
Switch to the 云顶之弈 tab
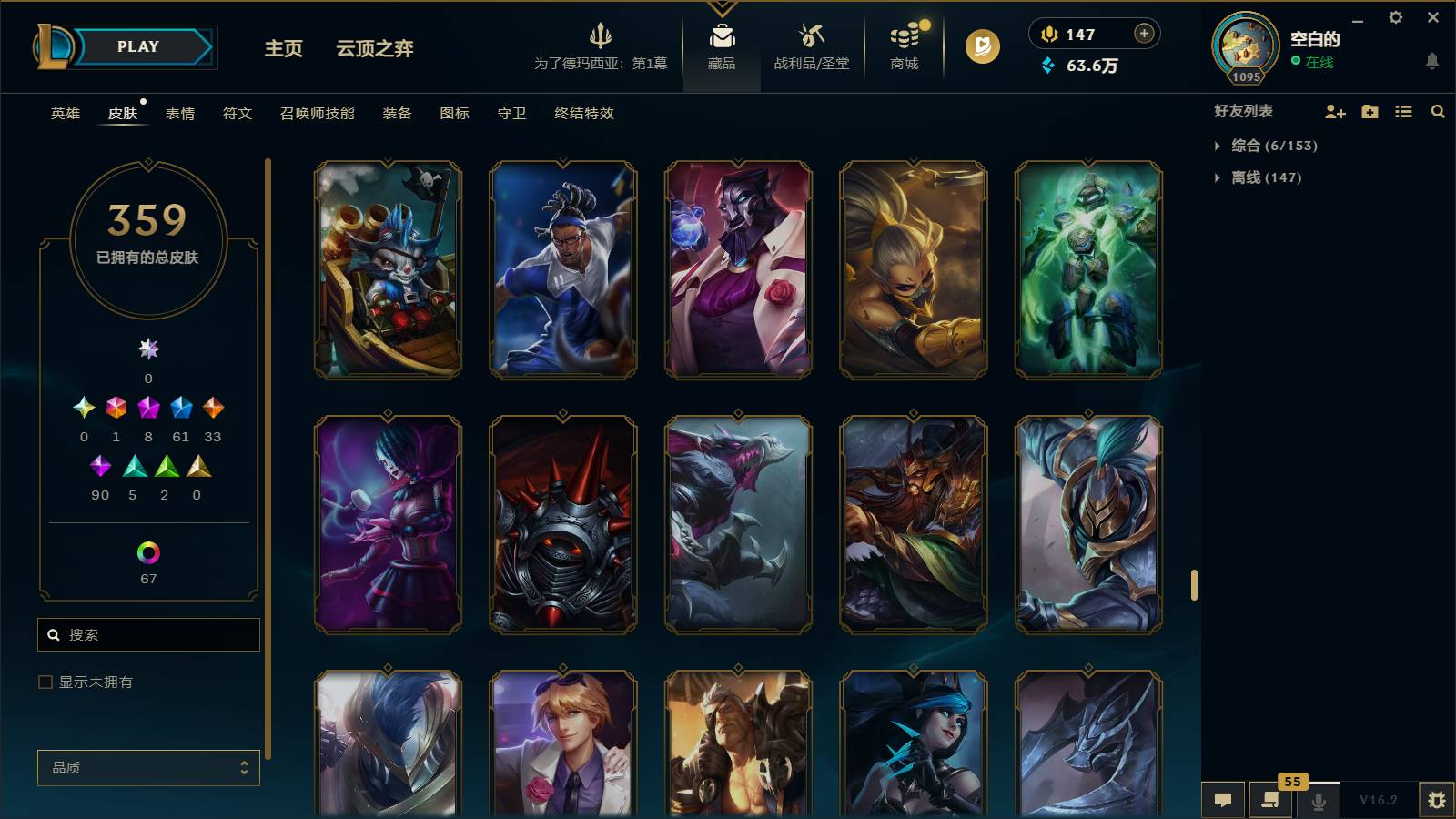coord(374,50)
